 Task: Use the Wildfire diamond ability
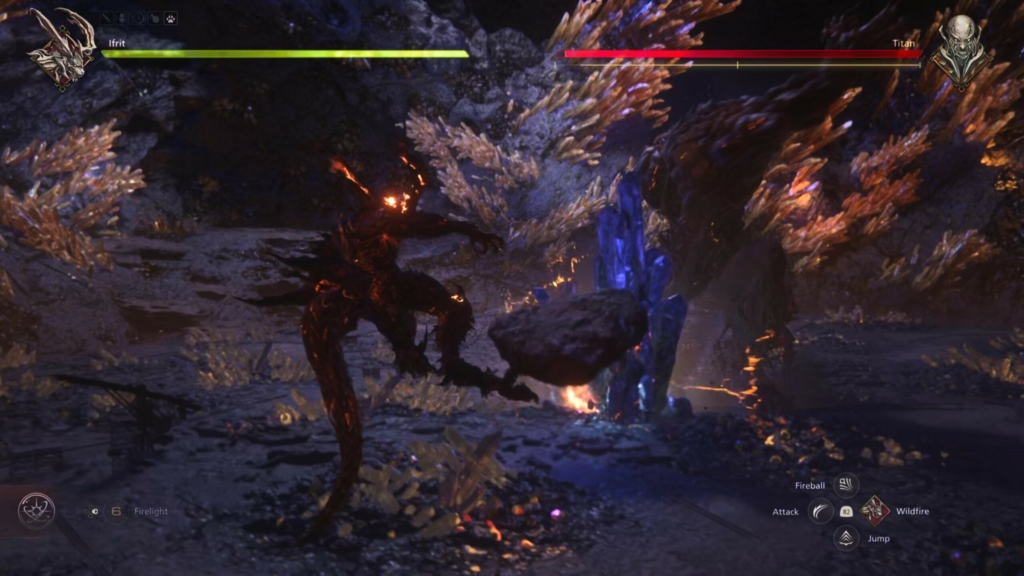(875, 511)
